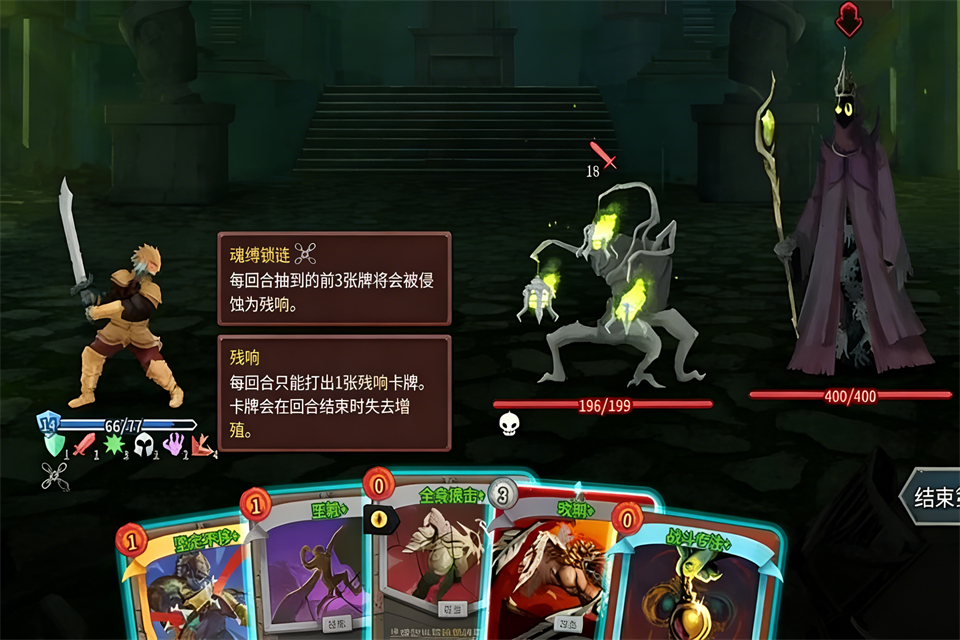The height and width of the screenshot is (640, 960).
Task: Inspect the red sword strength buff icon
Action: coord(86,444)
